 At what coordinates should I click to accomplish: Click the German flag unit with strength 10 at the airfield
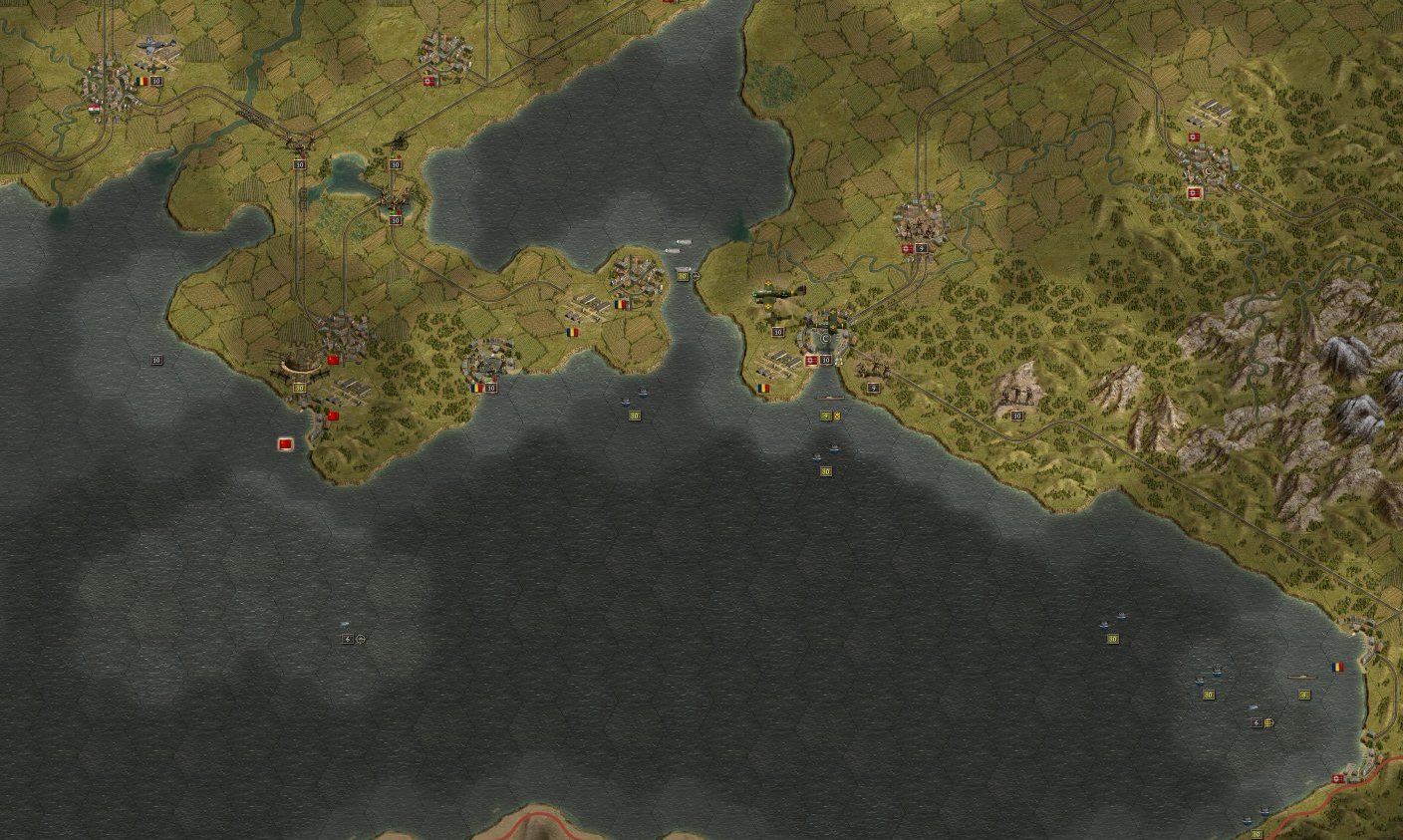pos(811,360)
